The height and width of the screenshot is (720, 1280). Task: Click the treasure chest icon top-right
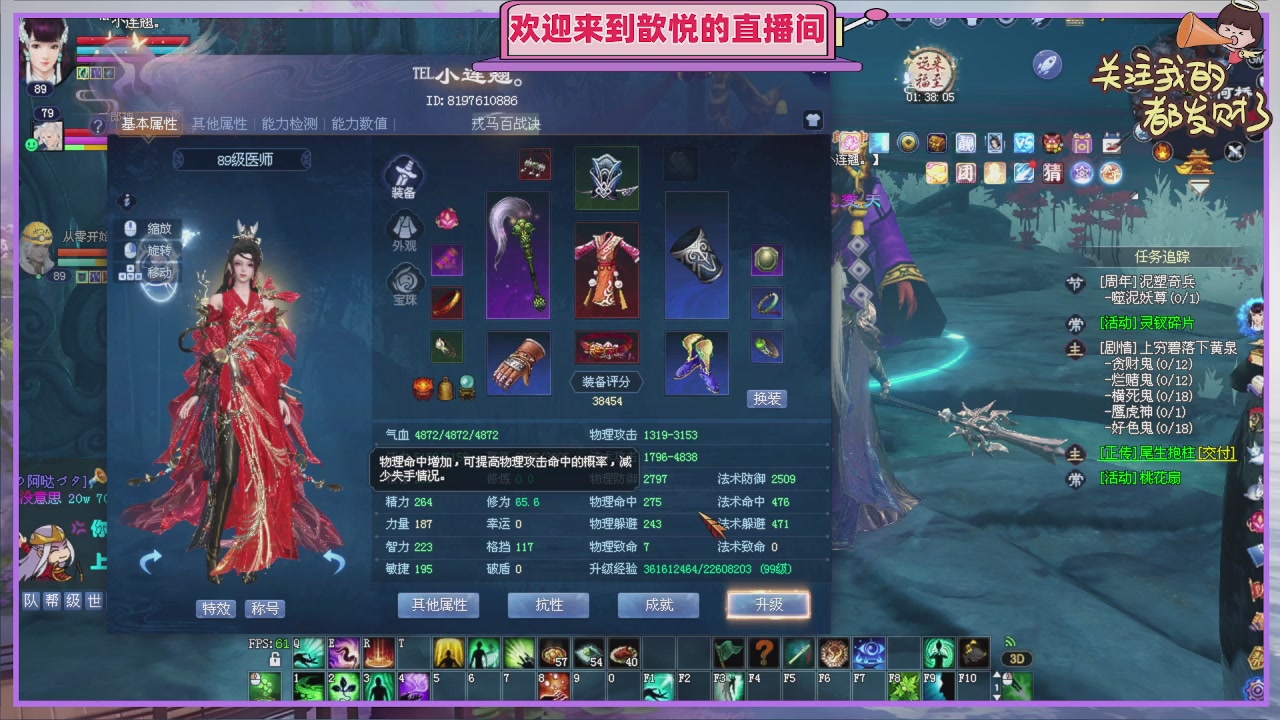point(937,144)
